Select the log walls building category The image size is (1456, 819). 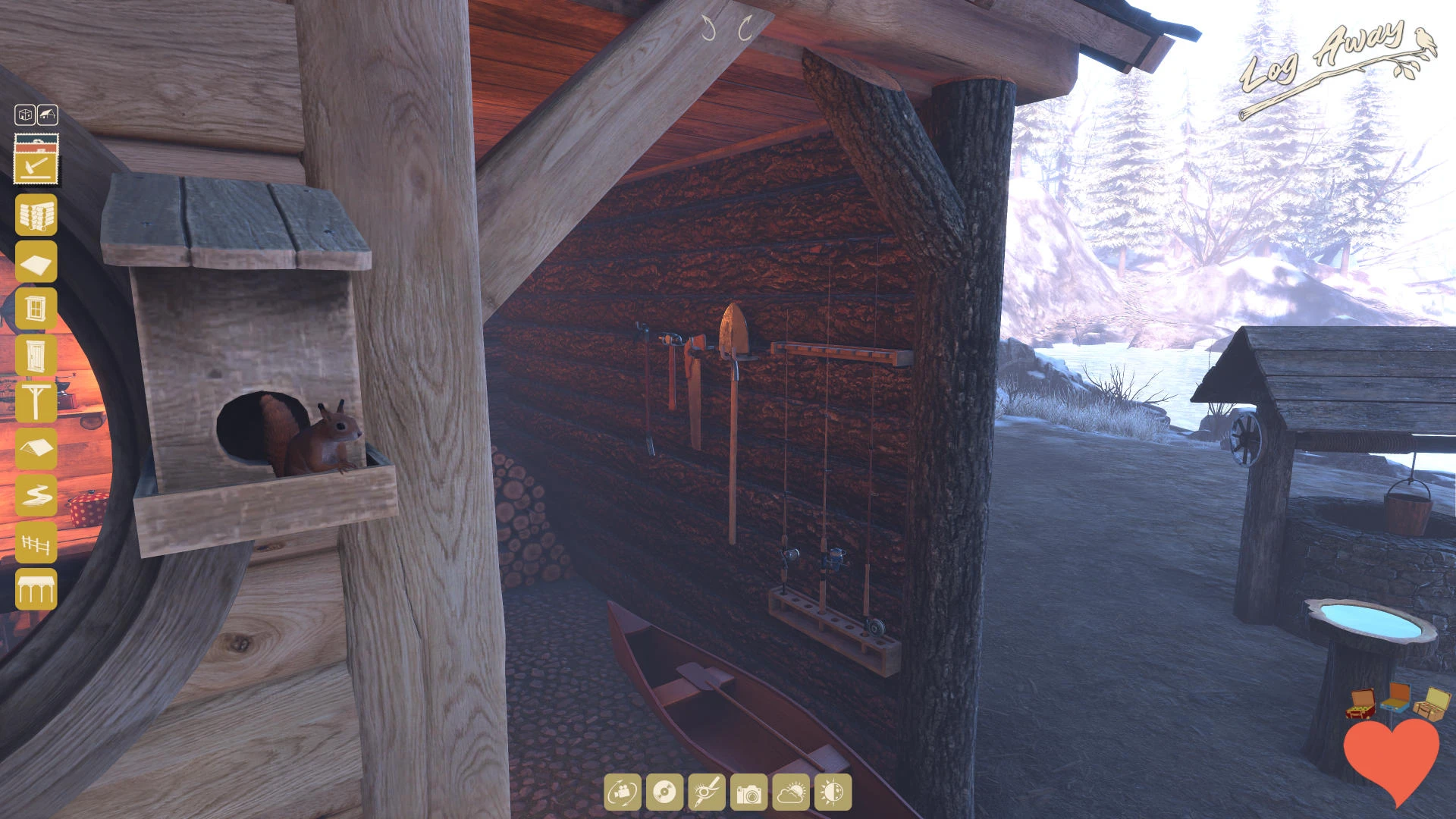tap(36, 215)
